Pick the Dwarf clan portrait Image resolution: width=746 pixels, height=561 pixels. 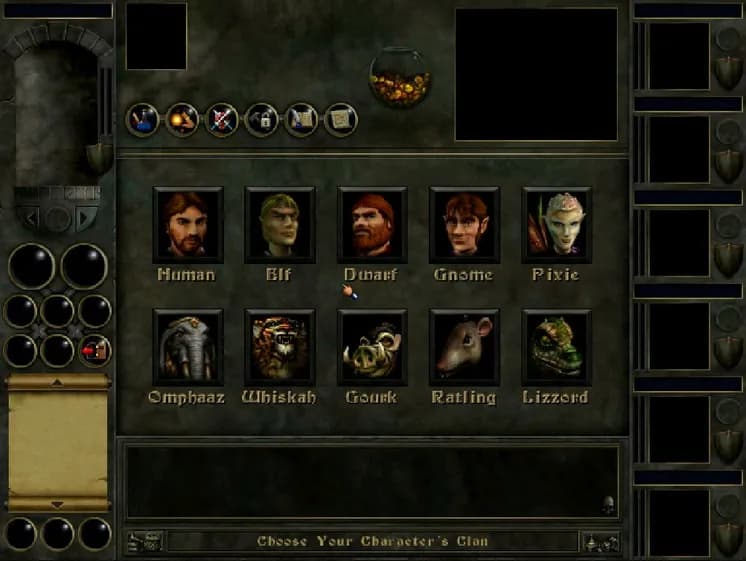372,224
